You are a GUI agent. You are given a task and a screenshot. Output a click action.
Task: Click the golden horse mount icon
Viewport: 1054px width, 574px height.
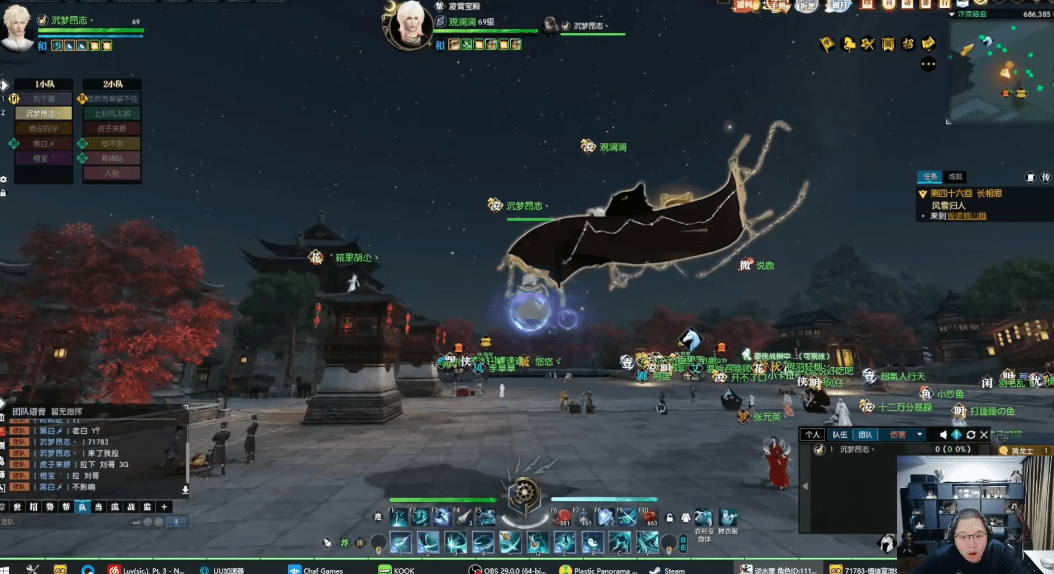pyautogui.click(x=850, y=44)
